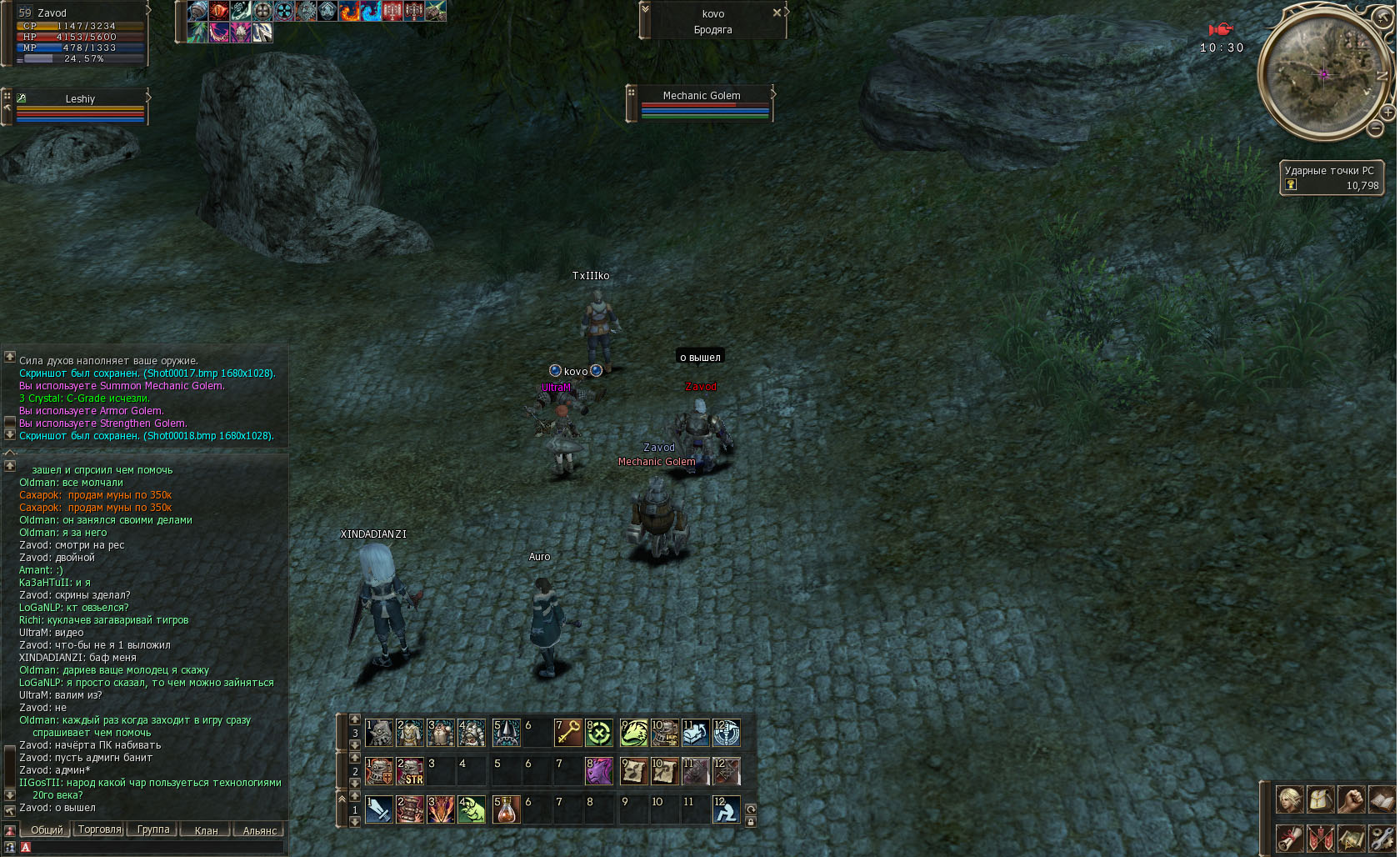This screenshot has width=1400, height=857.
Task: Zoom in the minimap with plus button
Action: click(1387, 112)
